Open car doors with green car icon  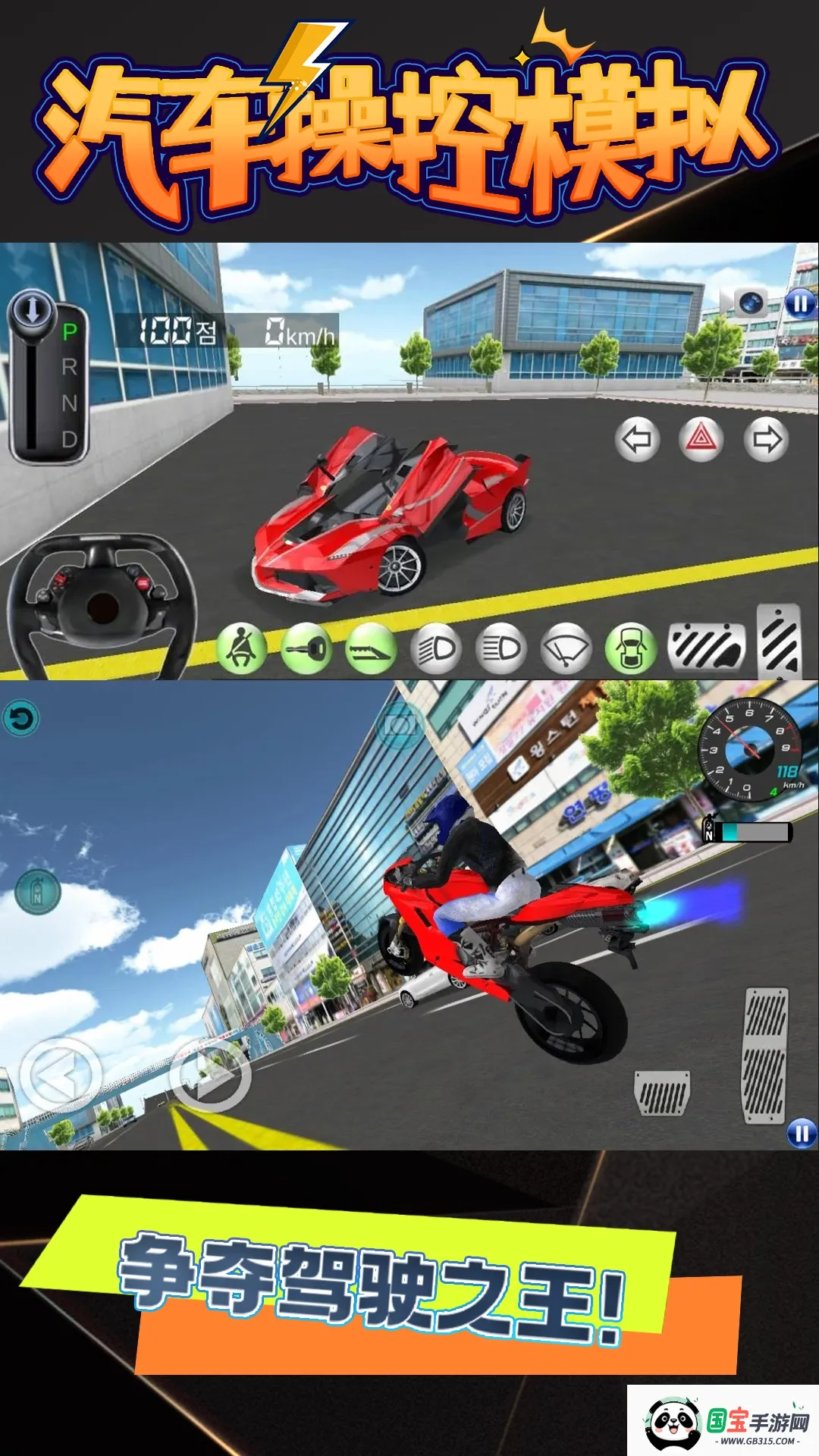pyautogui.click(x=631, y=649)
